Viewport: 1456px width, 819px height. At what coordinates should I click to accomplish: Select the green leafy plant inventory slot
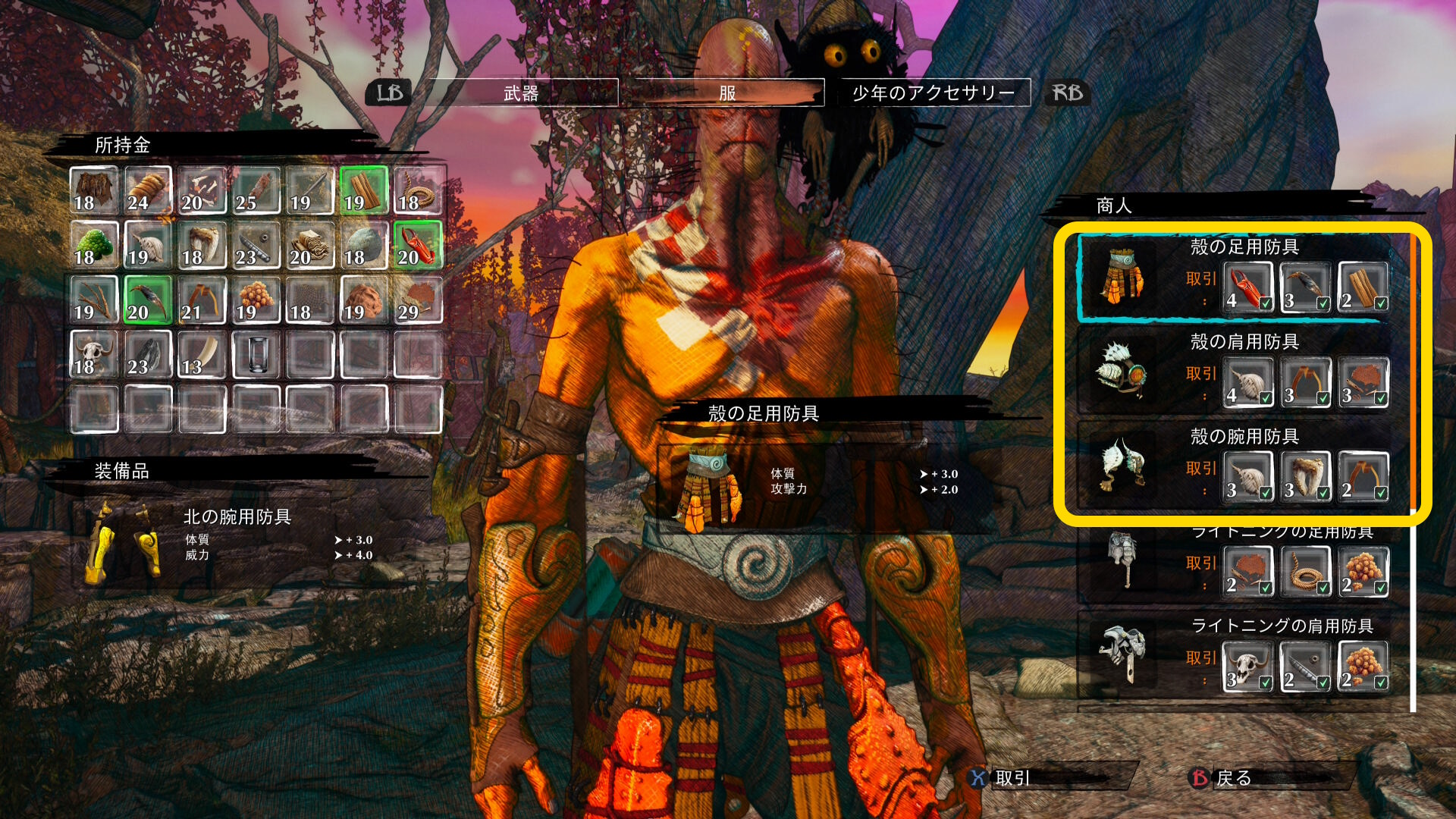(94, 245)
